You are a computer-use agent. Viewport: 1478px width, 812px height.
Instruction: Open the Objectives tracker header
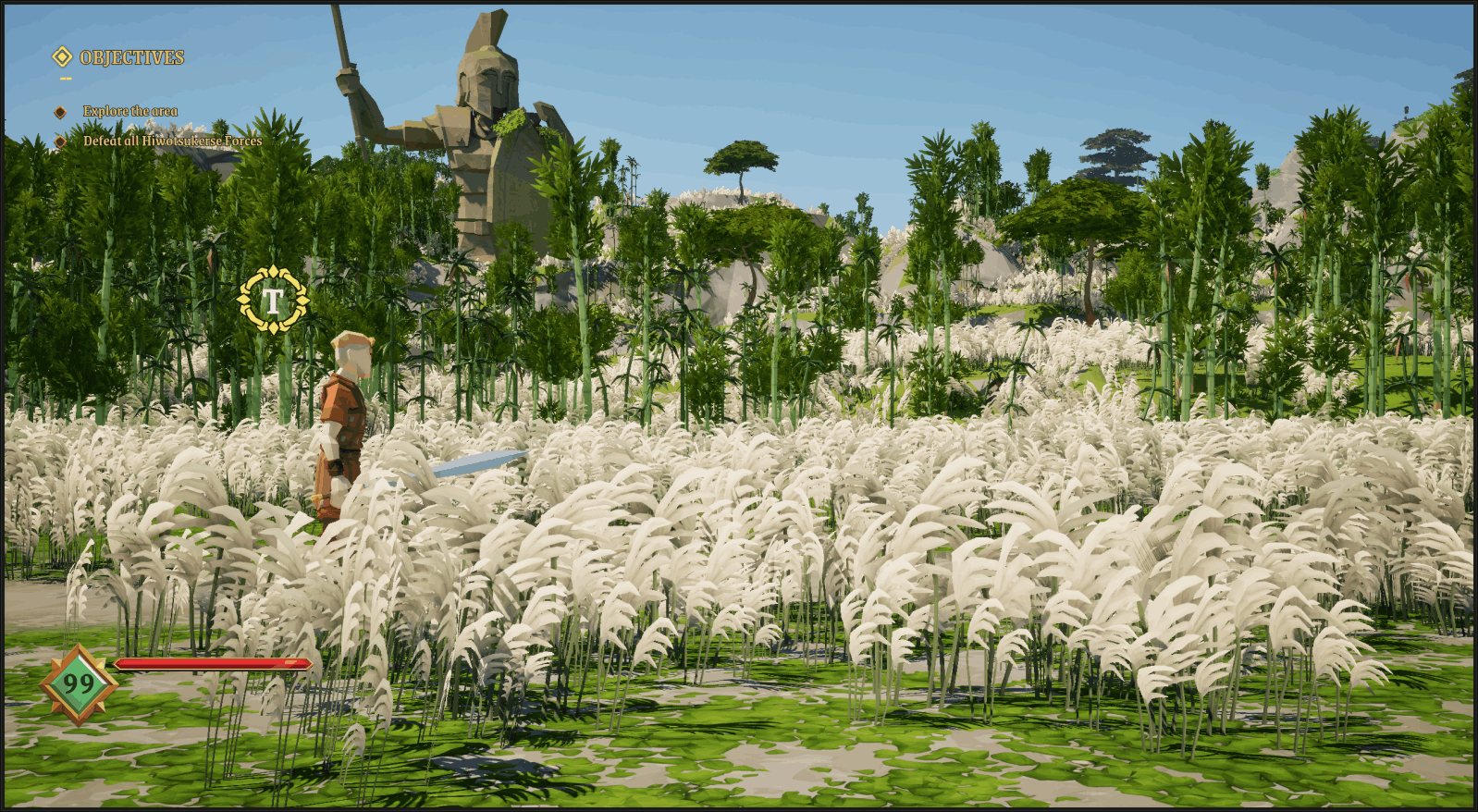[130, 57]
